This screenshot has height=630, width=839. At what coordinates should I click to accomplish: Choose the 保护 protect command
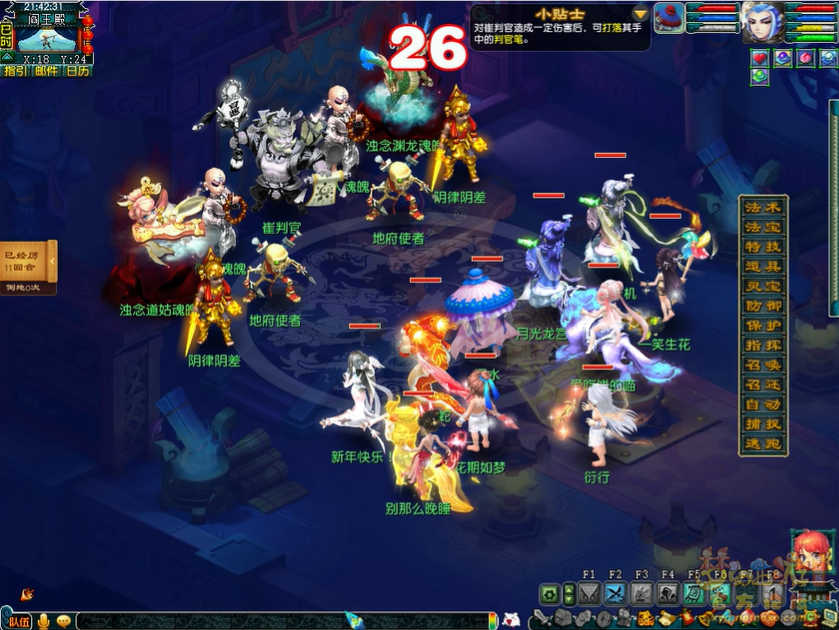(x=764, y=326)
